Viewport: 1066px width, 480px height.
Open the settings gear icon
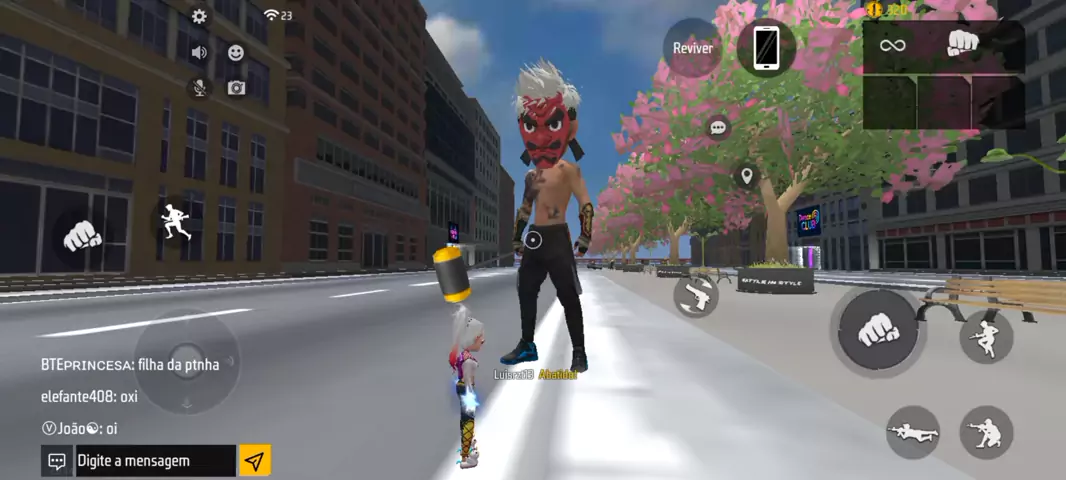coord(199,16)
